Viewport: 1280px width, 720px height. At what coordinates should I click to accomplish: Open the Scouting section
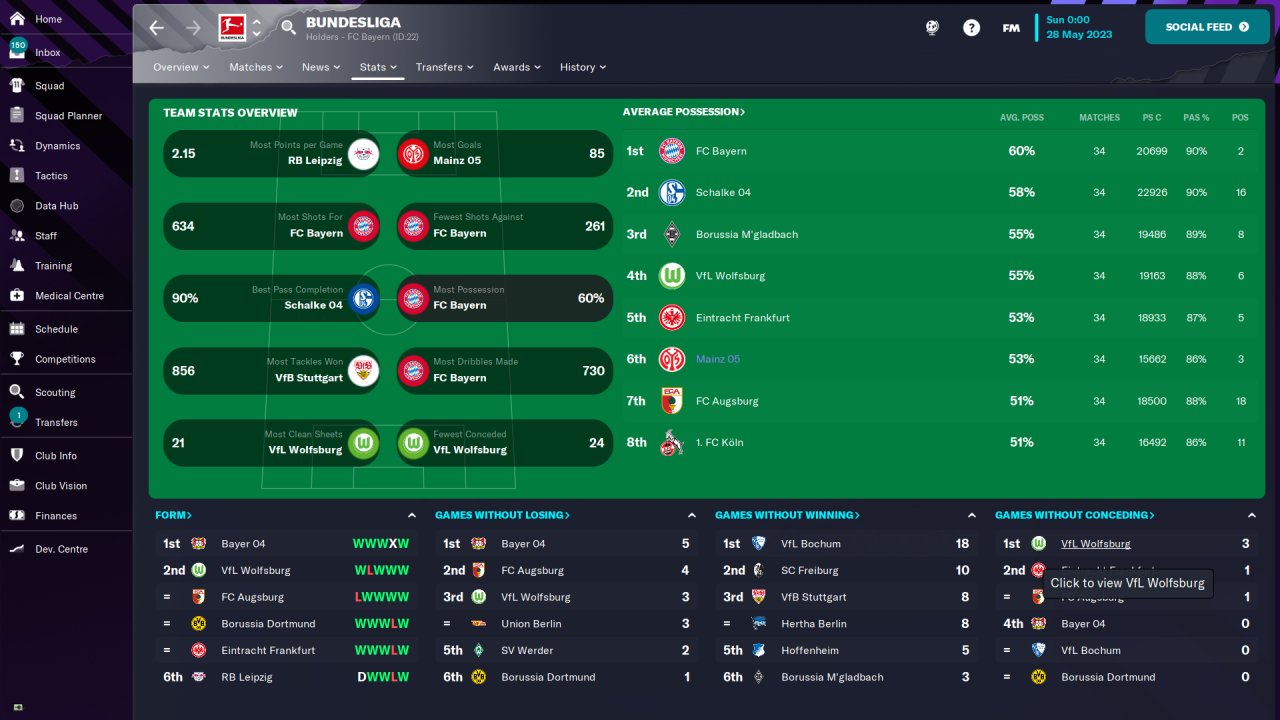click(55, 393)
